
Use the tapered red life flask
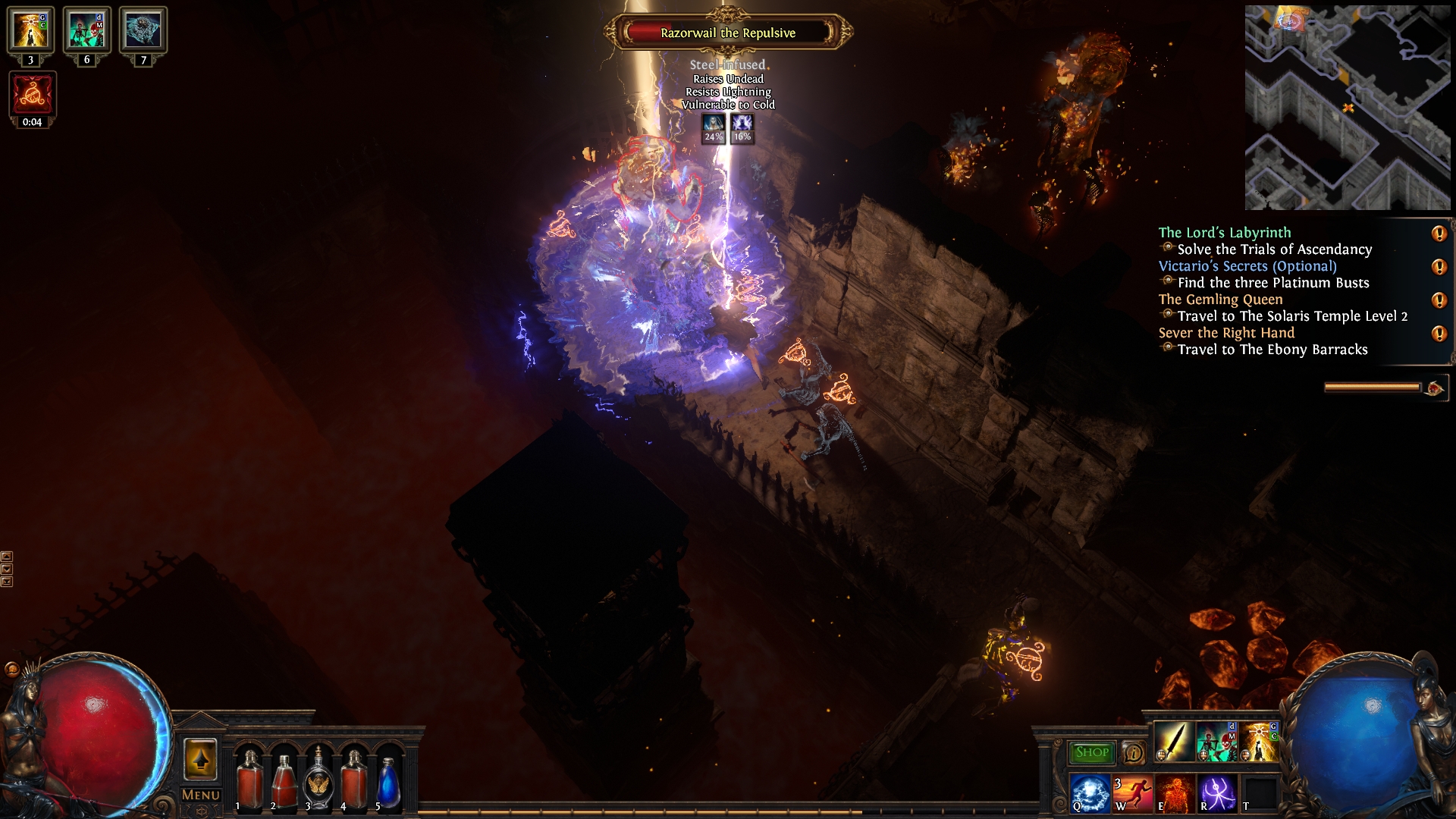[284, 781]
